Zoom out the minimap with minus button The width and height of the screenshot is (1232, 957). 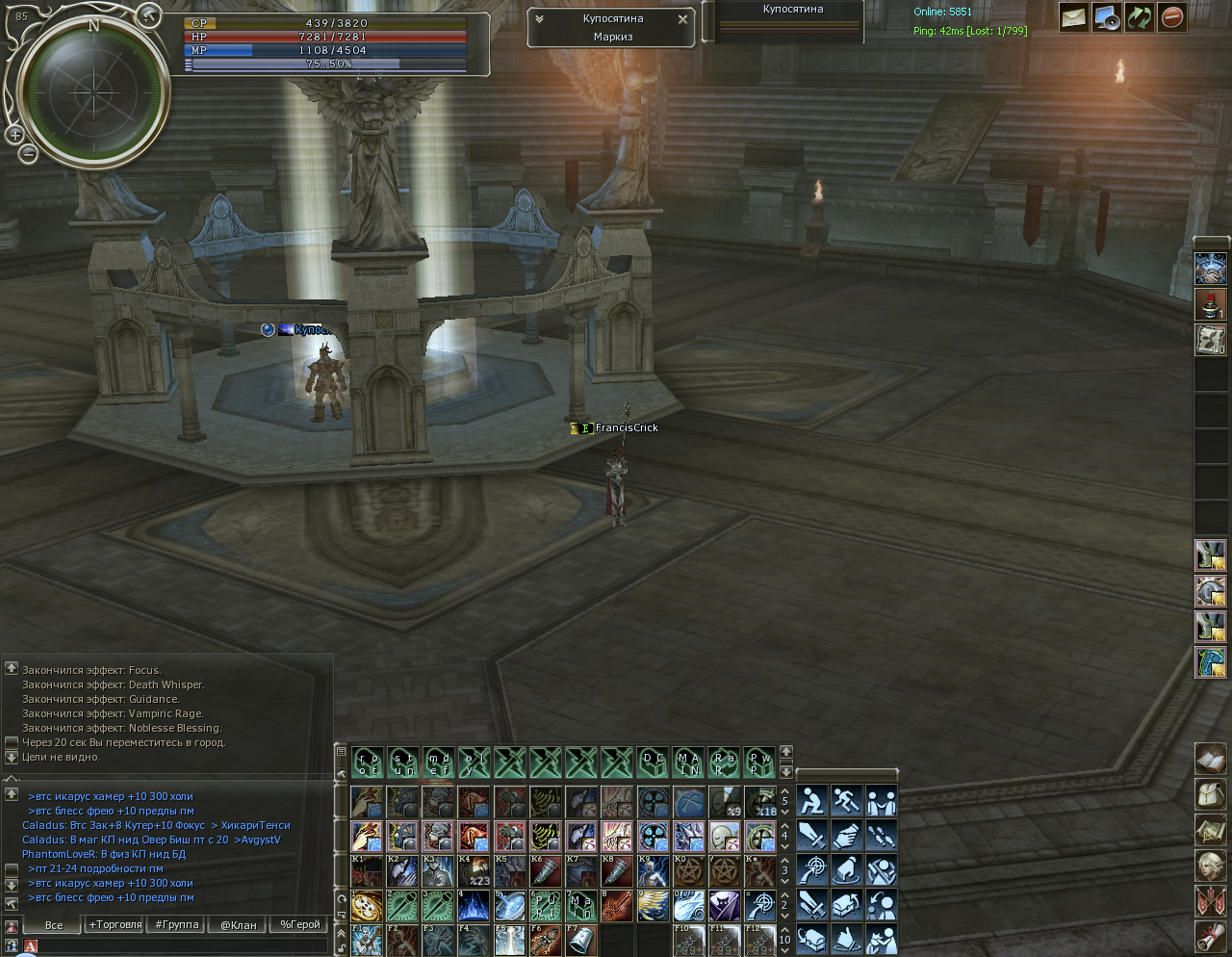click(28, 152)
